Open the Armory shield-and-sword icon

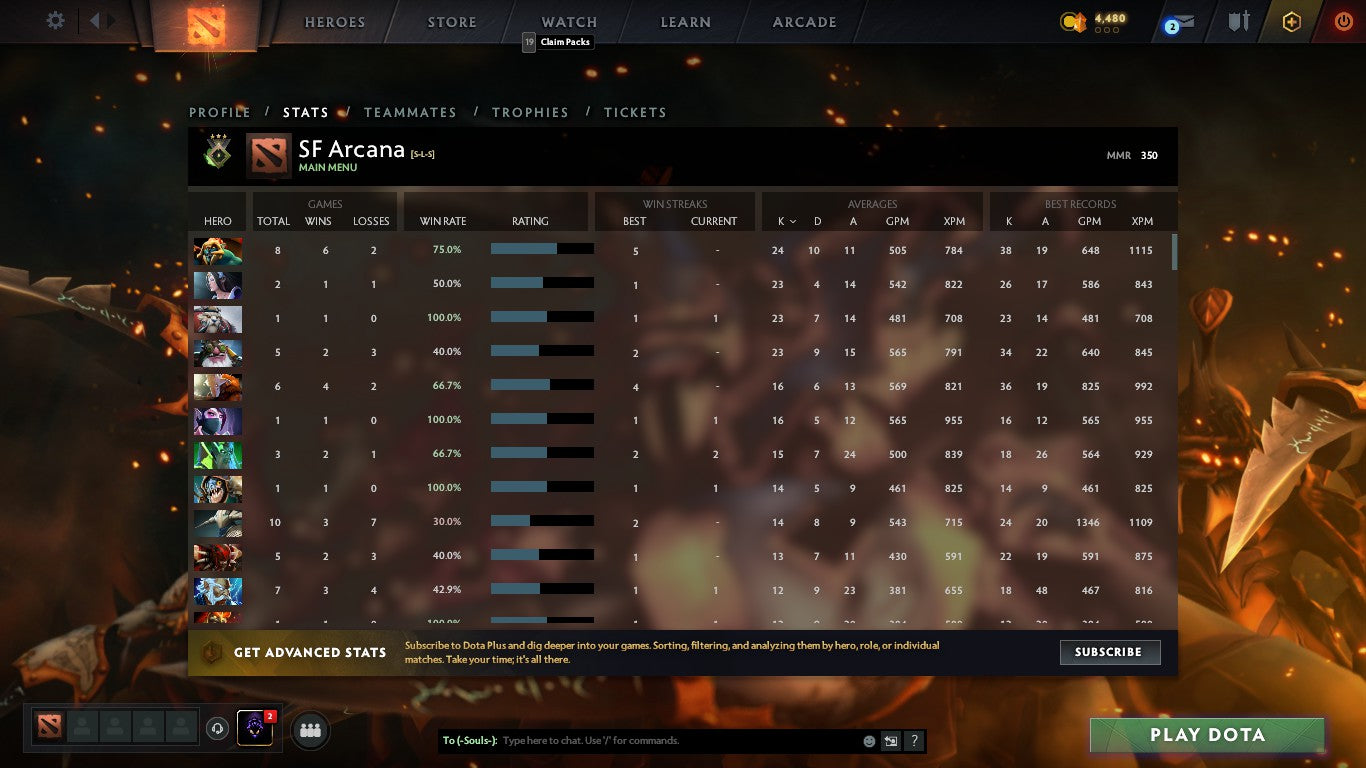[x=1238, y=20]
